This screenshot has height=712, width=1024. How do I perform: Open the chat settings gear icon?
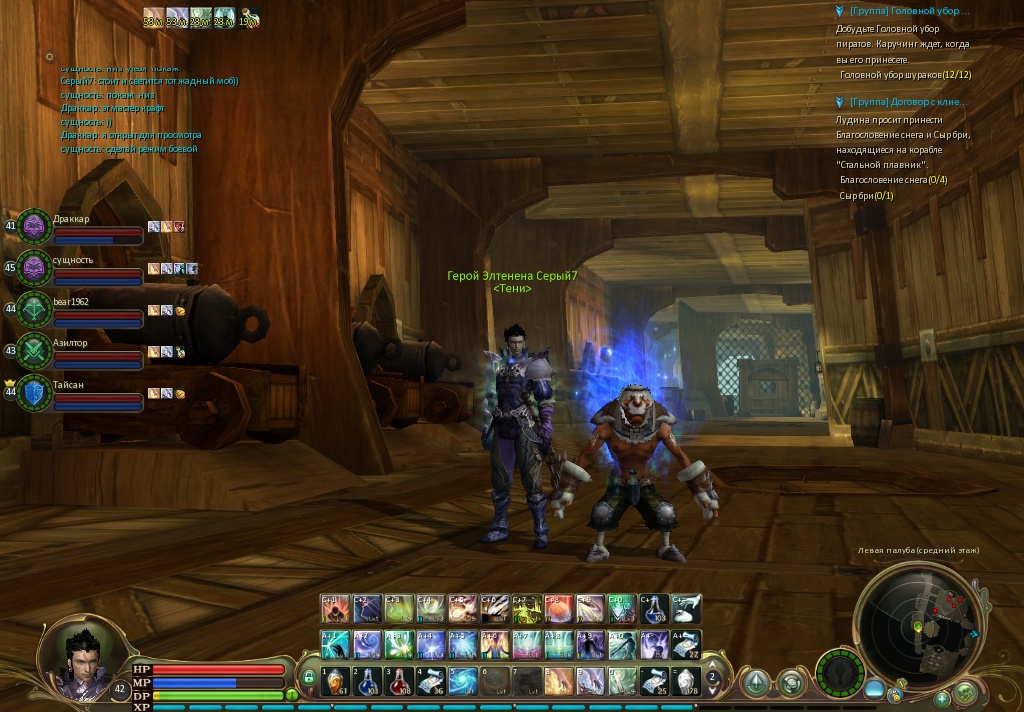[x=50, y=57]
